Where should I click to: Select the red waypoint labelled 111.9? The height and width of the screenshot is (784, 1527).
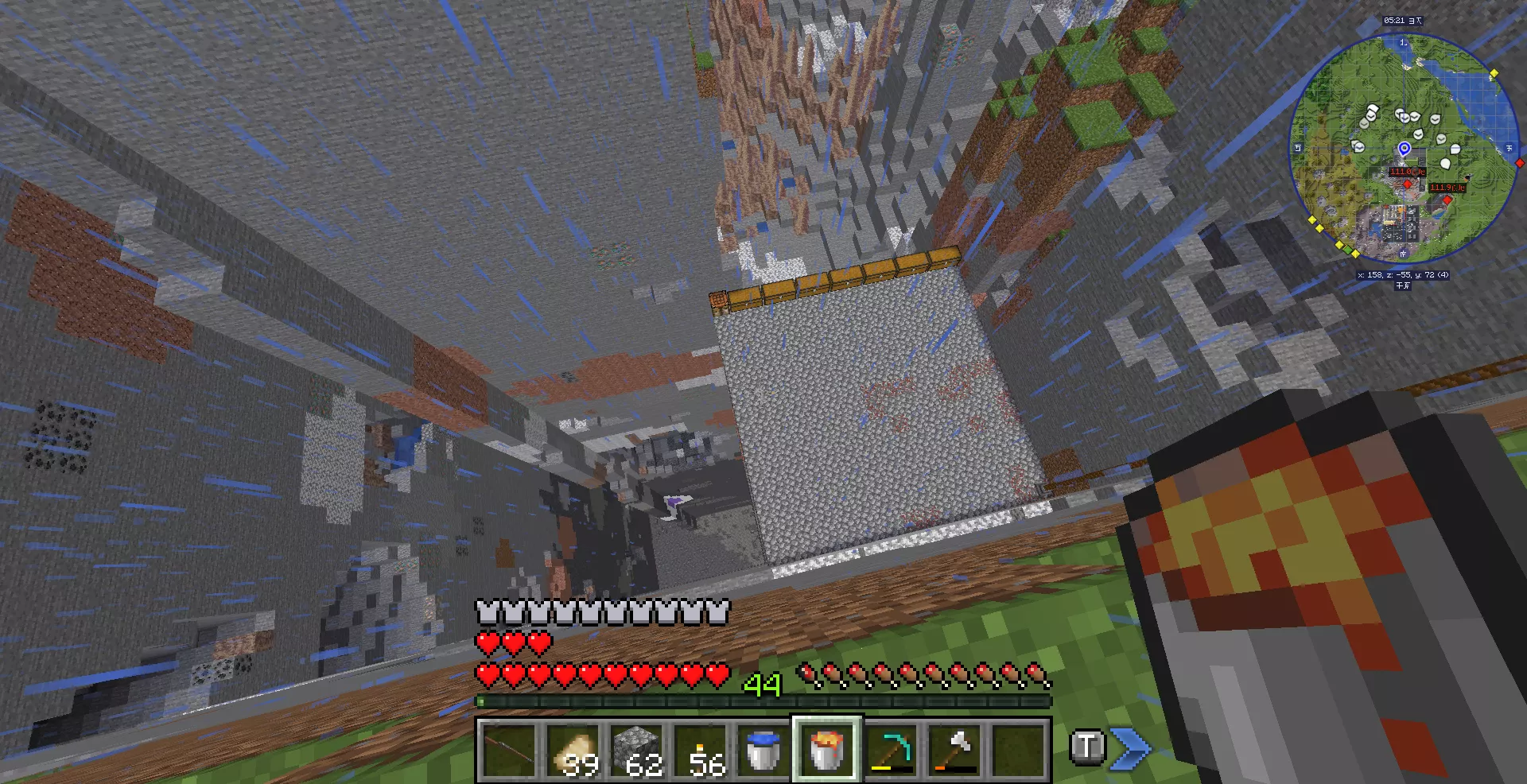tap(1447, 199)
